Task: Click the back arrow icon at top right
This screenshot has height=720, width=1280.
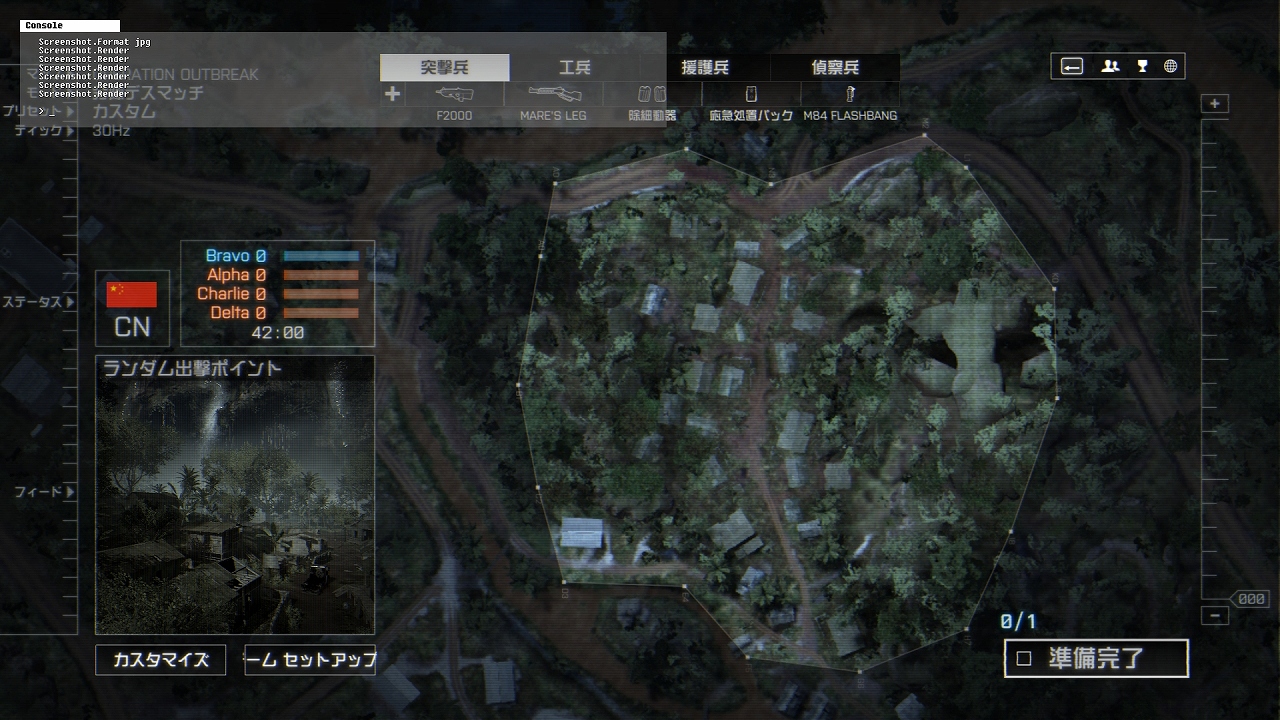Action: coord(1072,67)
